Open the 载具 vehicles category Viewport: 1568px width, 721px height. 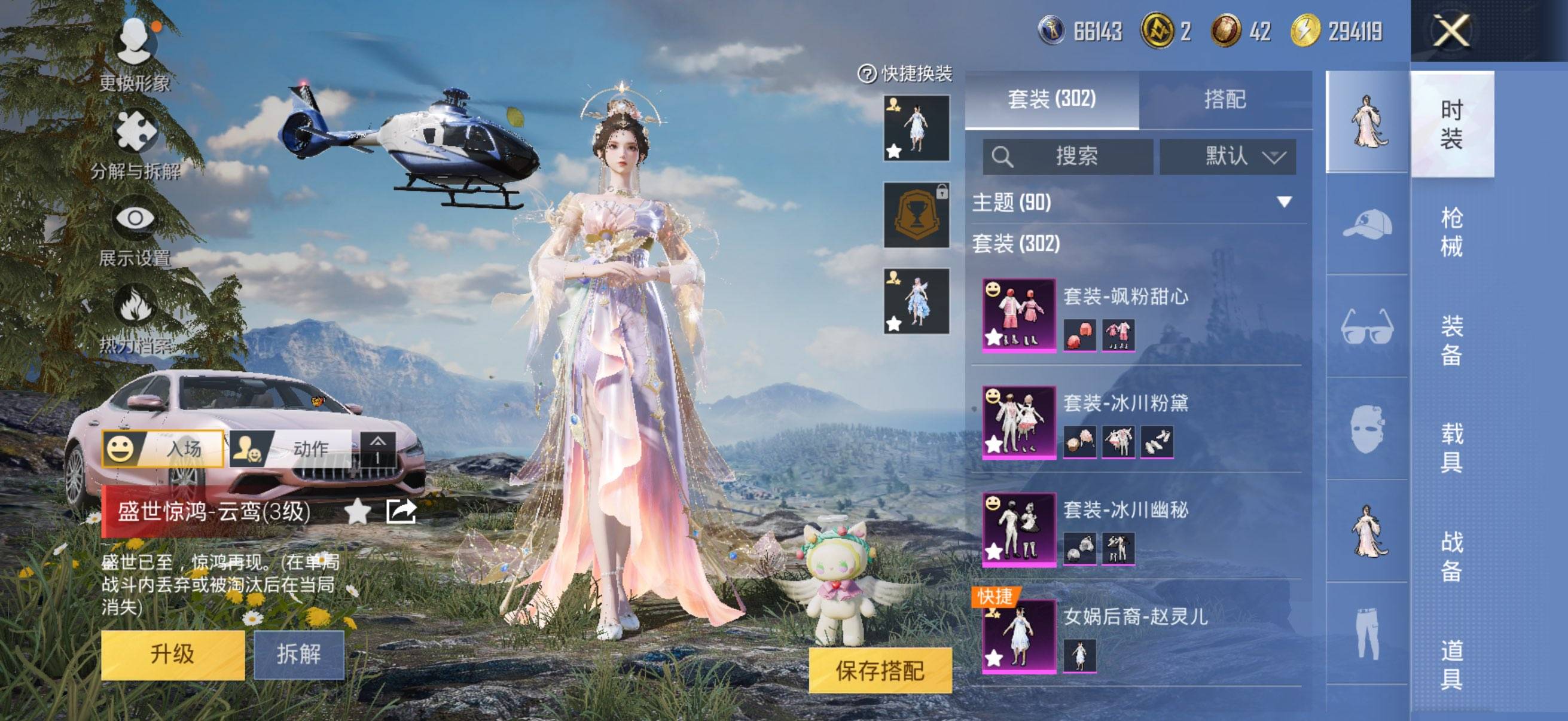(x=1451, y=448)
